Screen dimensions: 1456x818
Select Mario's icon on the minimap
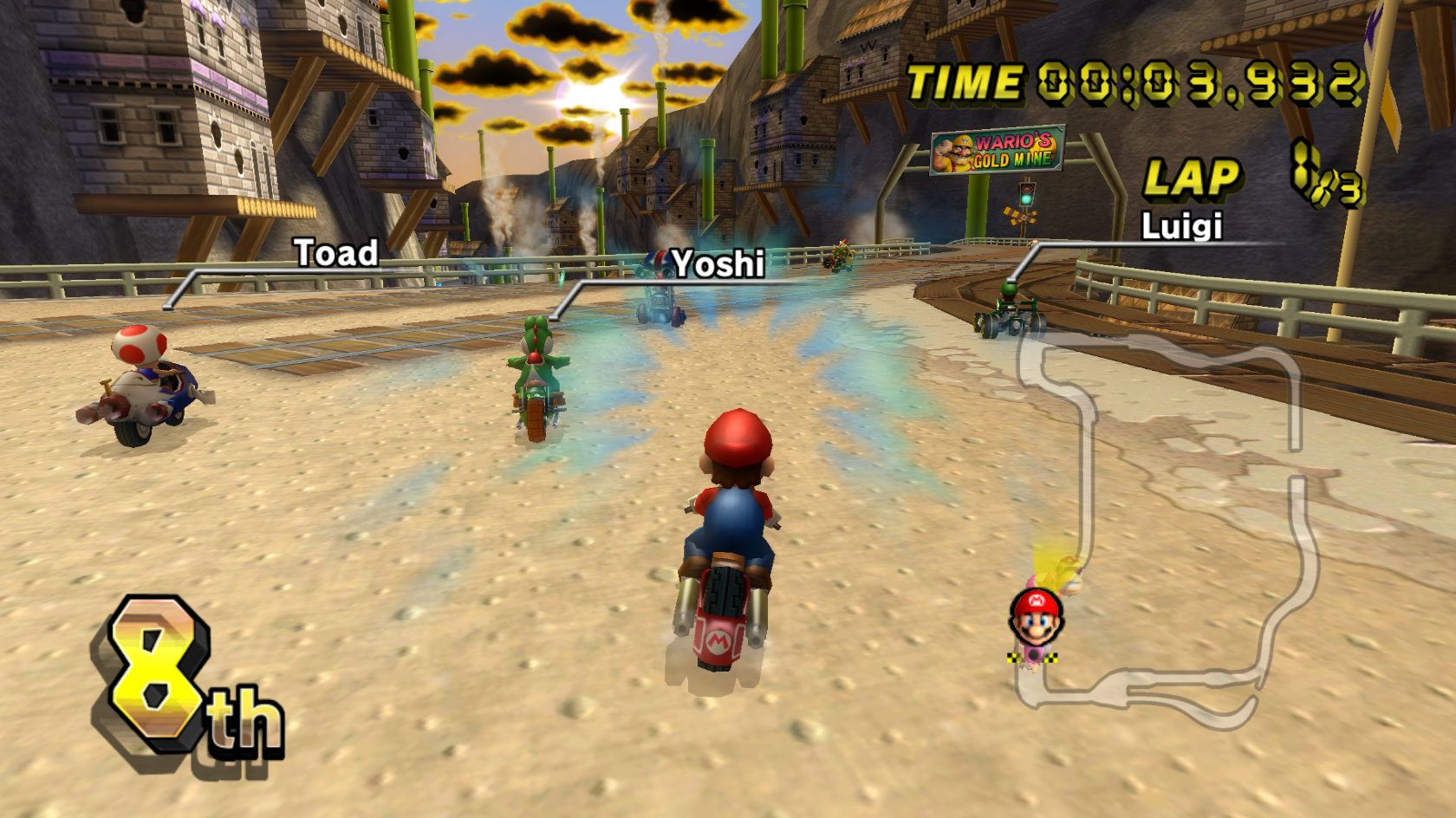(x=1034, y=617)
